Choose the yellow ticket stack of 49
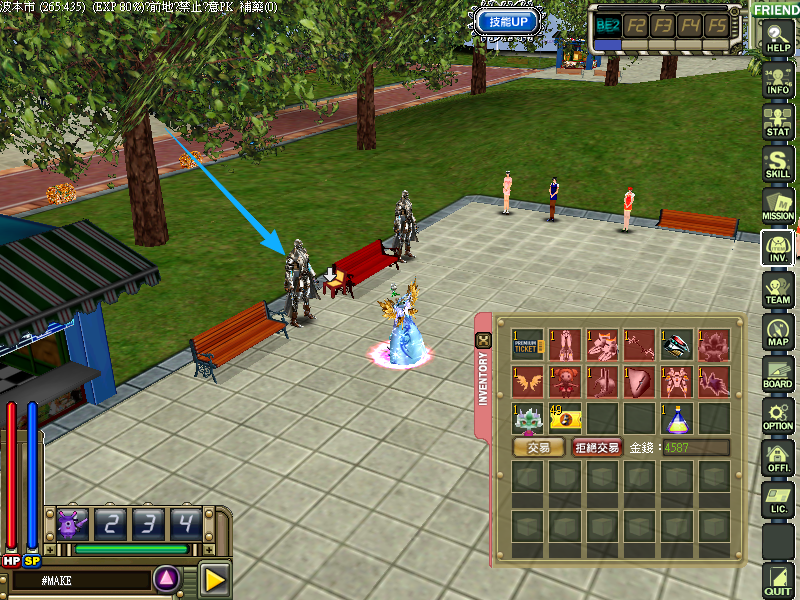The height and width of the screenshot is (600, 800). (565, 417)
